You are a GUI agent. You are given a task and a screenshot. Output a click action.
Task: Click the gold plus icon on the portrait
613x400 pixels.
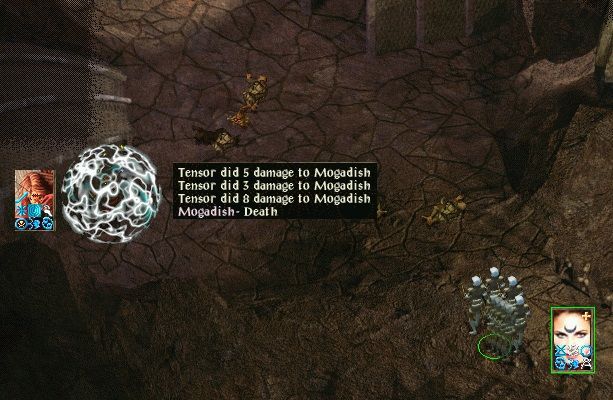[584, 314]
